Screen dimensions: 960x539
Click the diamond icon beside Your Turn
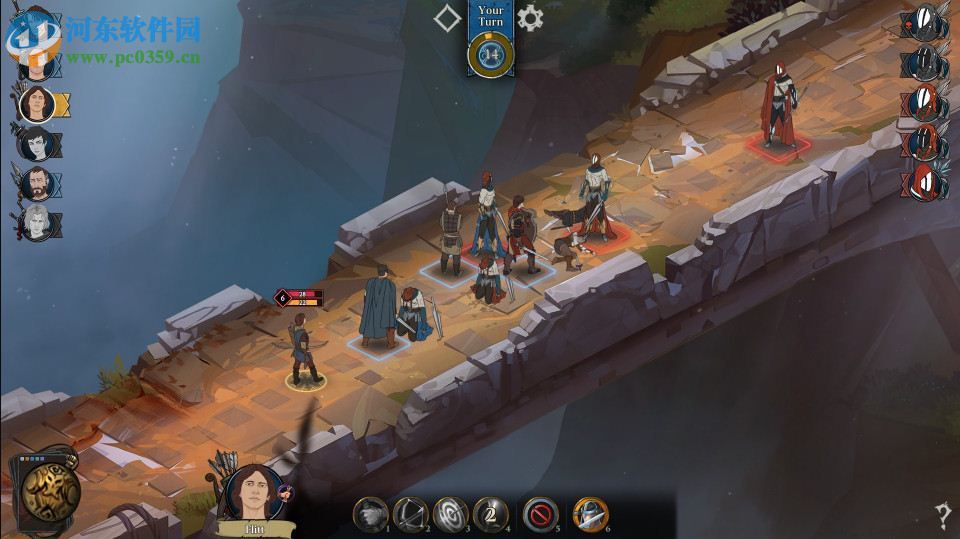[x=447, y=17]
